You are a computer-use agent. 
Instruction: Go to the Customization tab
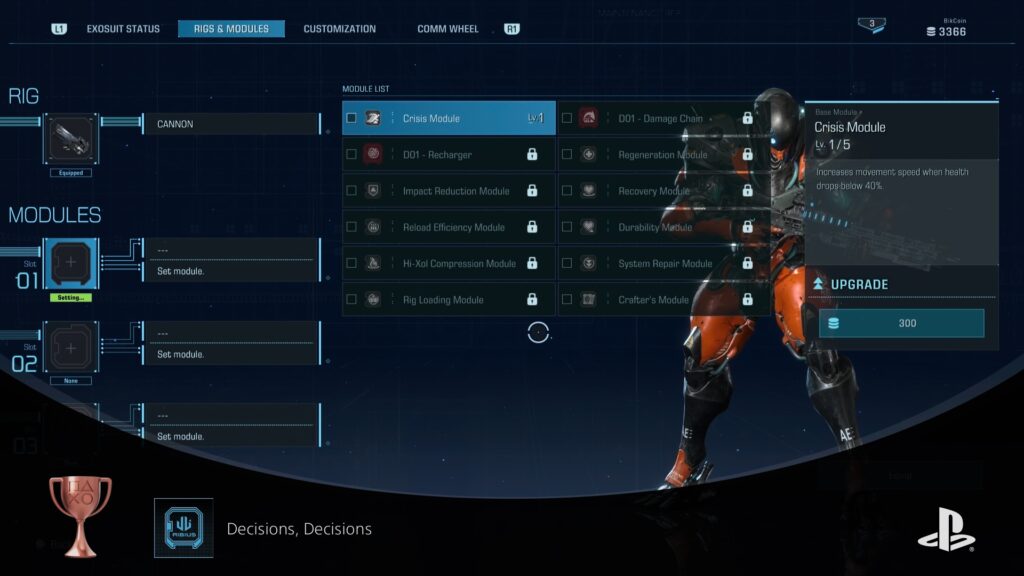(x=340, y=29)
